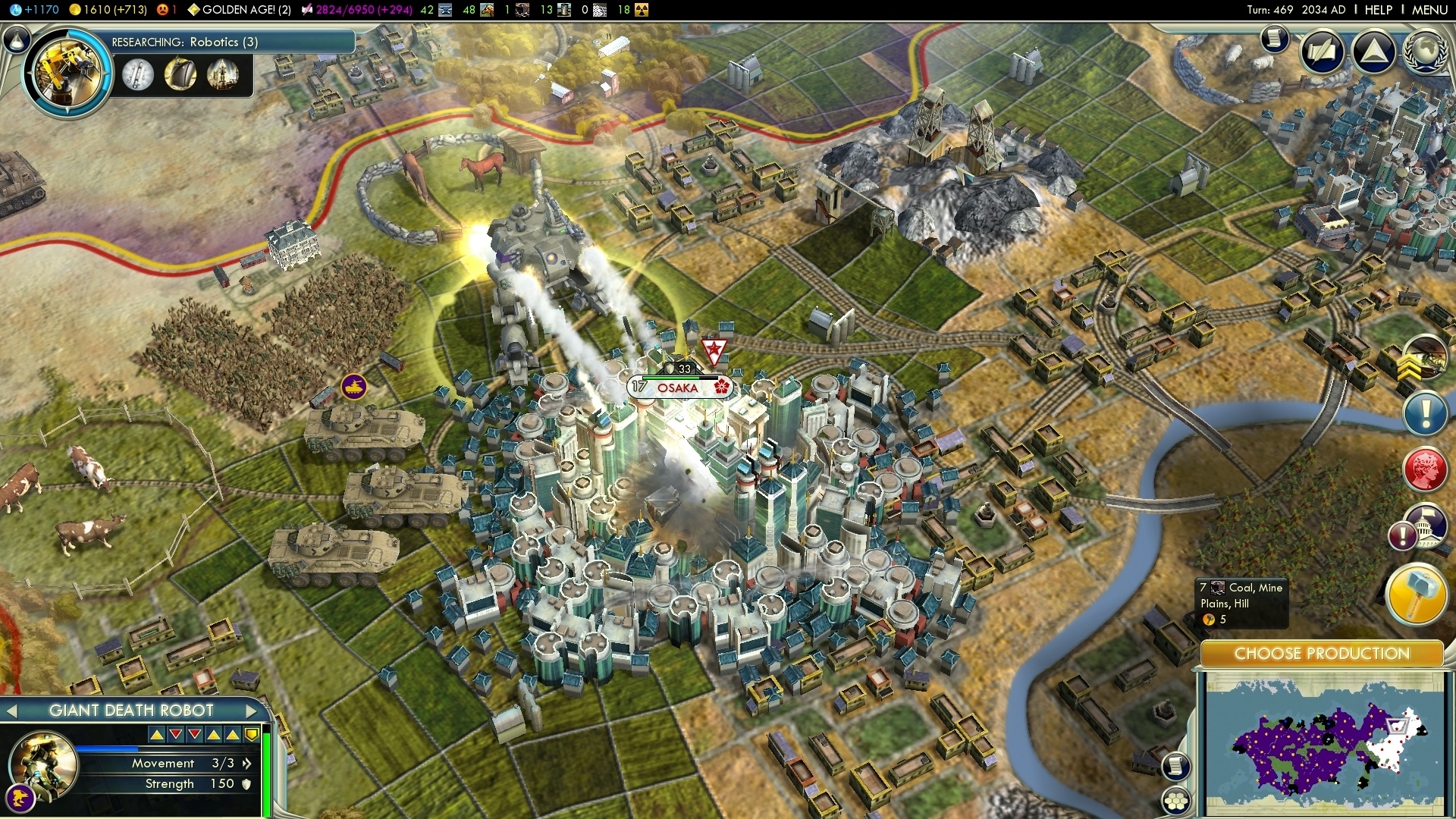Open the scroll and quill advisors button
The width and height of the screenshot is (1456, 819).
pyautogui.click(x=1323, y=52)
